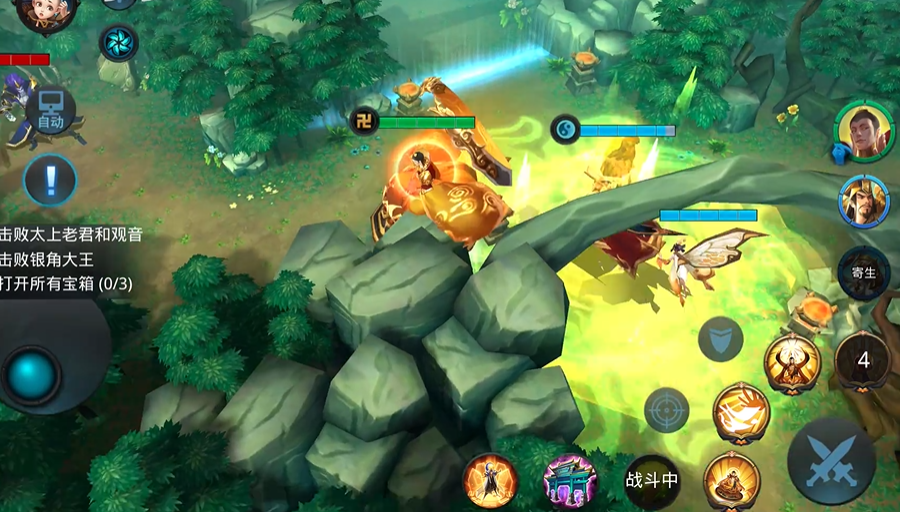This screenshot has width=900, height=512.
Task: Activate the golden palm strike skill
Action: pos(741,411)
